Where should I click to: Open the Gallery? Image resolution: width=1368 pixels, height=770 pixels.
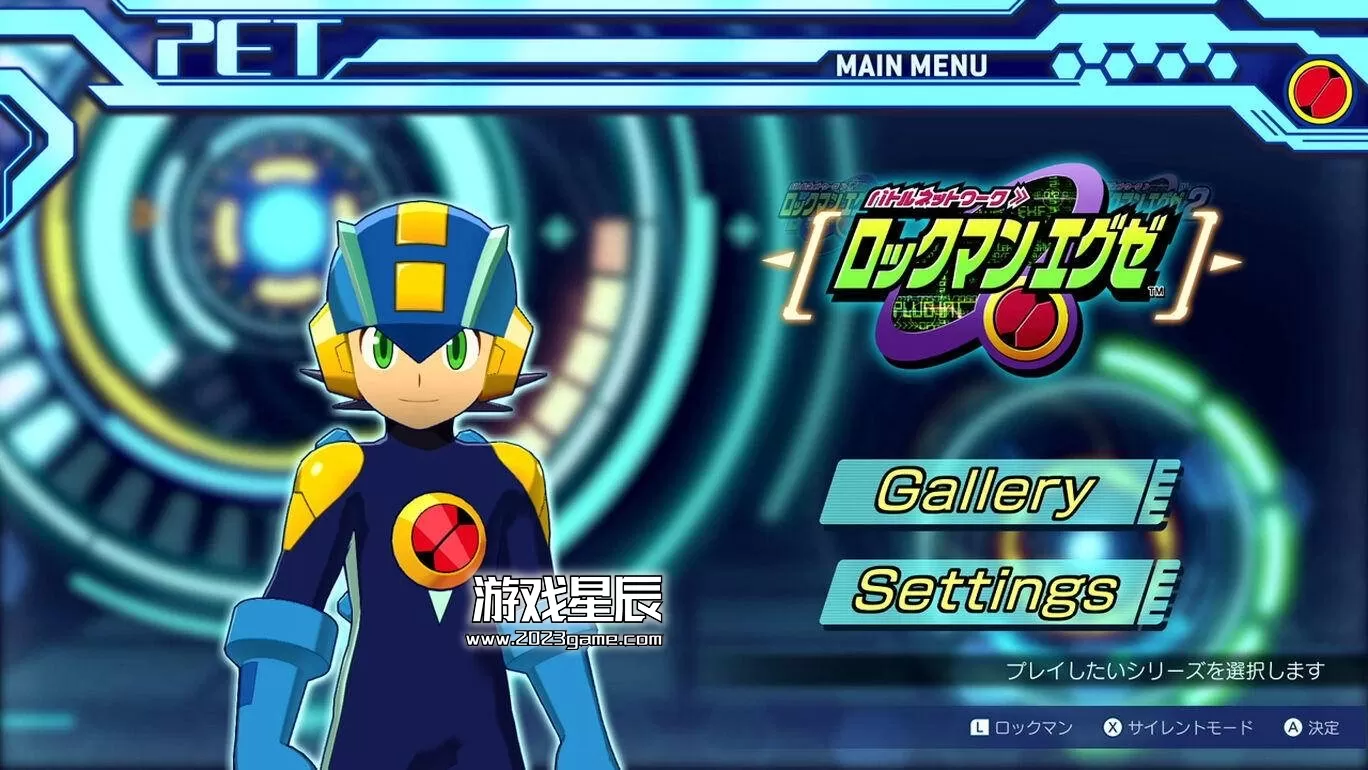(990, 490)
